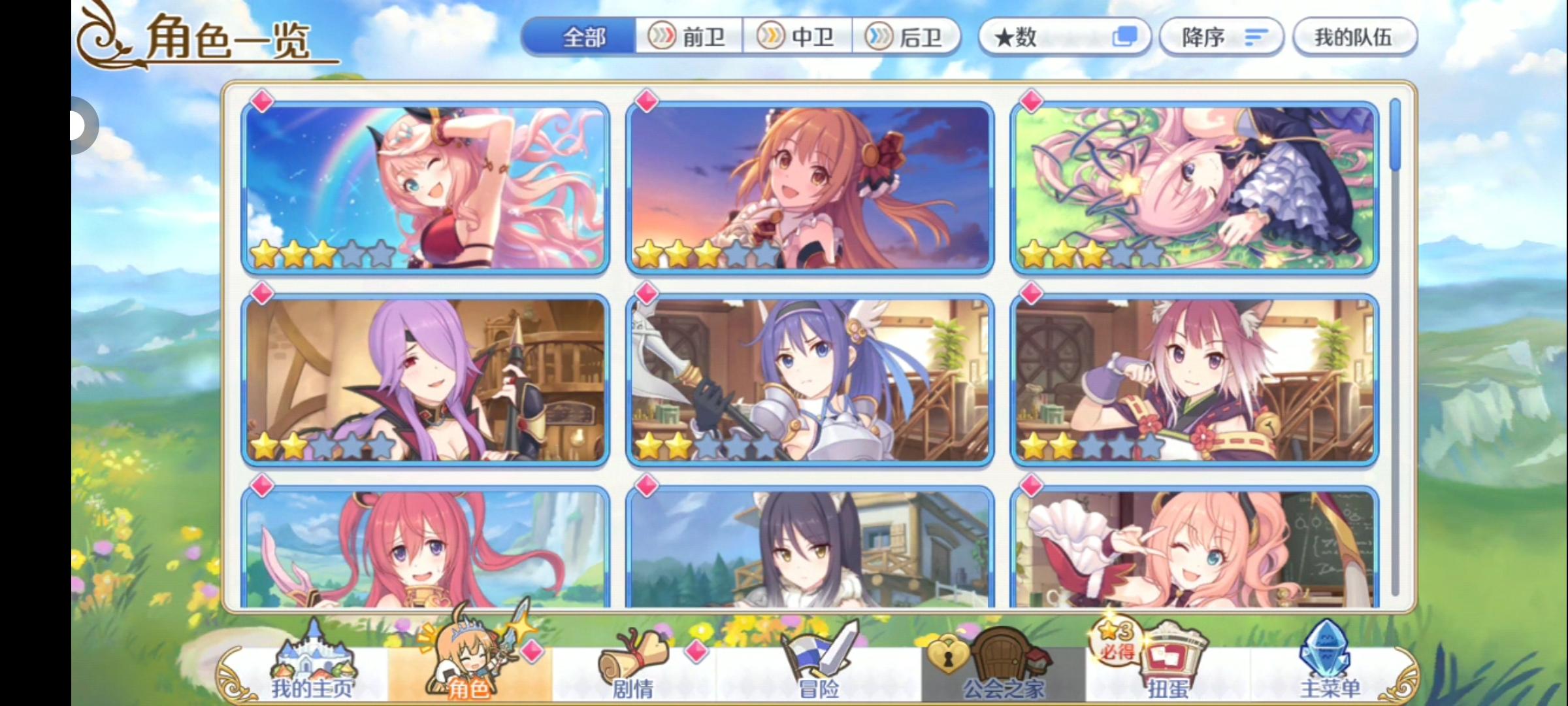
Task: Open 我的队伍 team button
Action: coord(1354,37)
